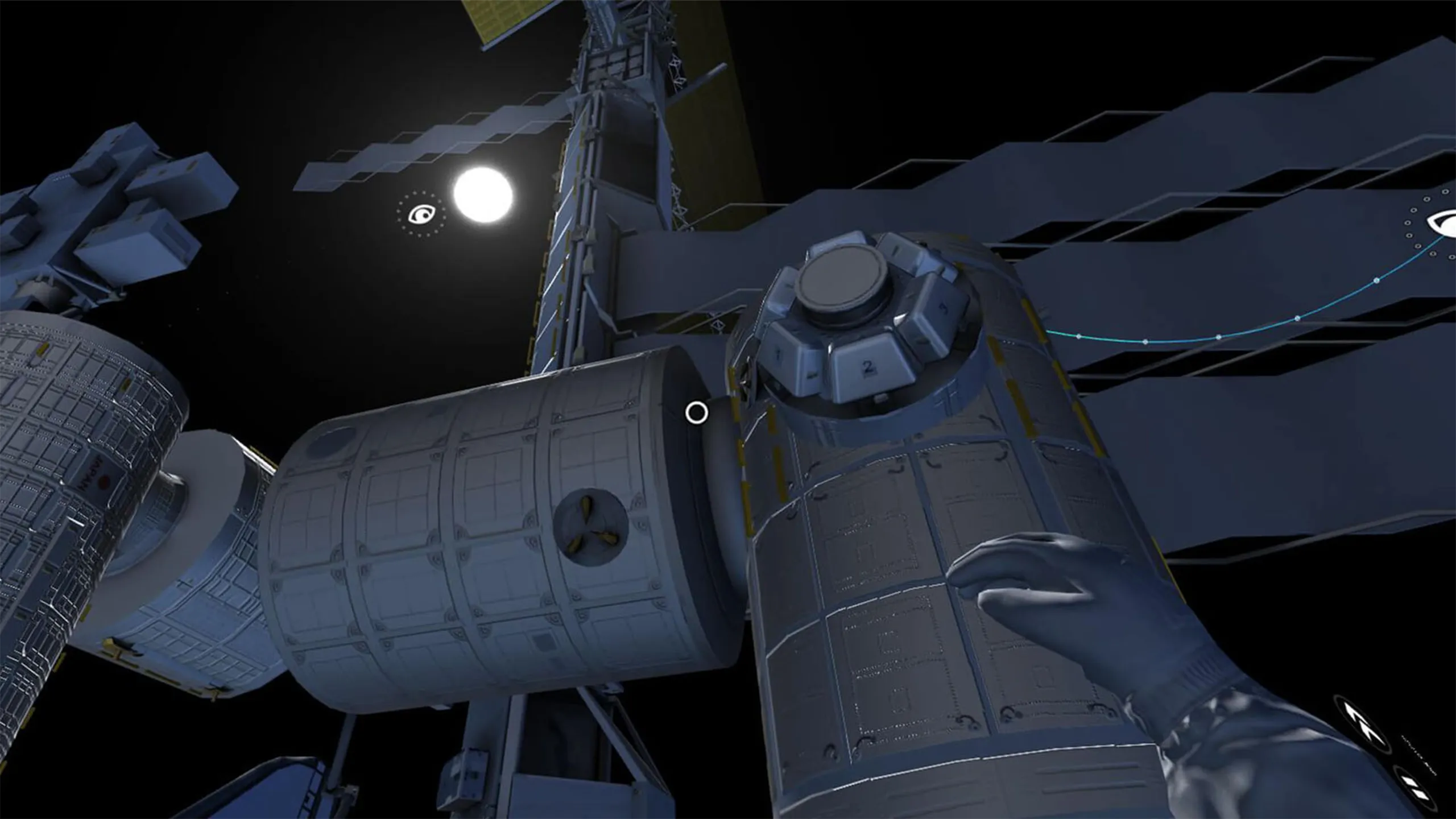The height and width of the screenshot is (819, 1456).
Task: Select the eye viewpoint marker beside the sun
Action: (x=421, y=214)
